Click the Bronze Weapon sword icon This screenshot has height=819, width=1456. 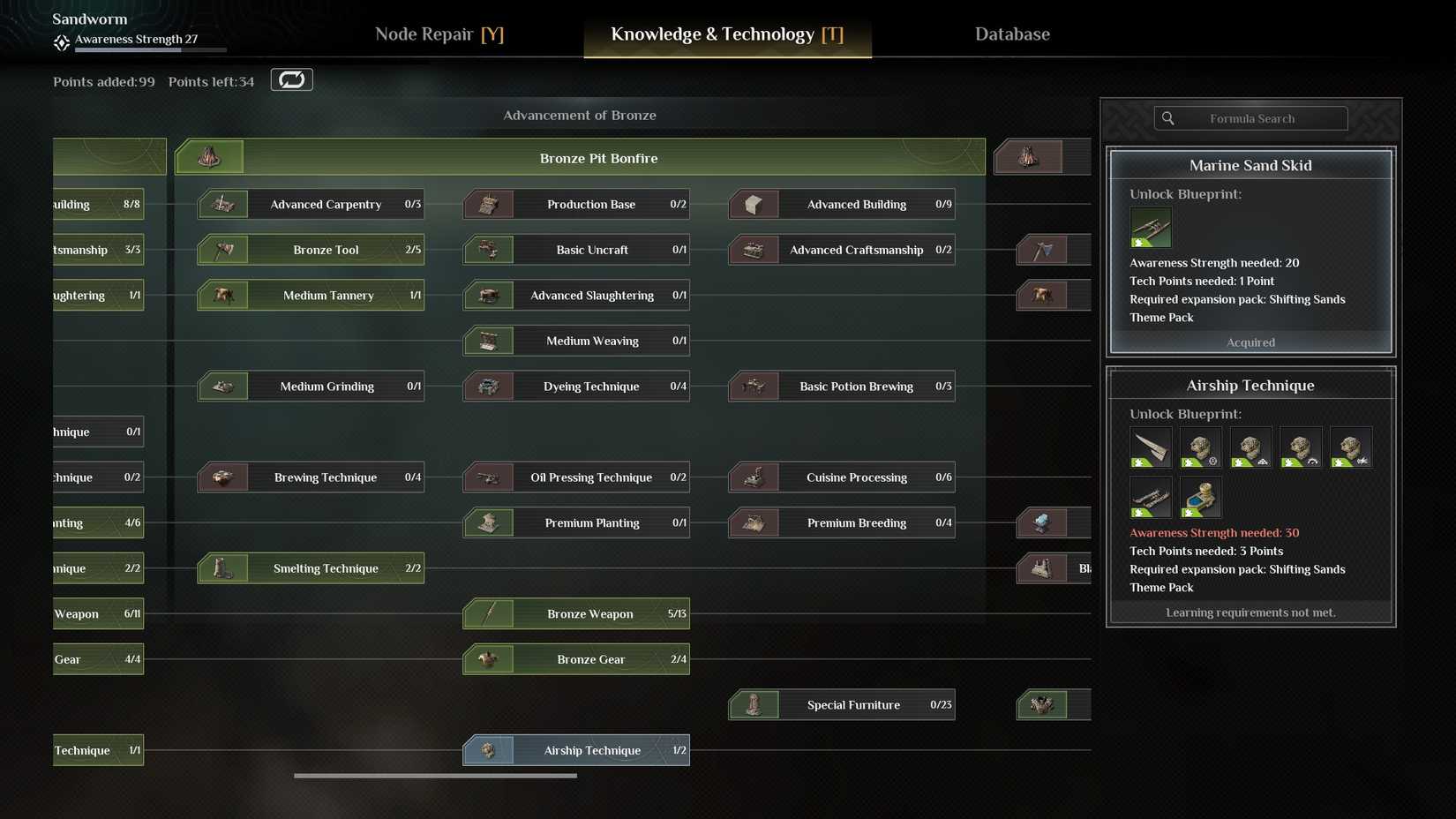(490, 613)
